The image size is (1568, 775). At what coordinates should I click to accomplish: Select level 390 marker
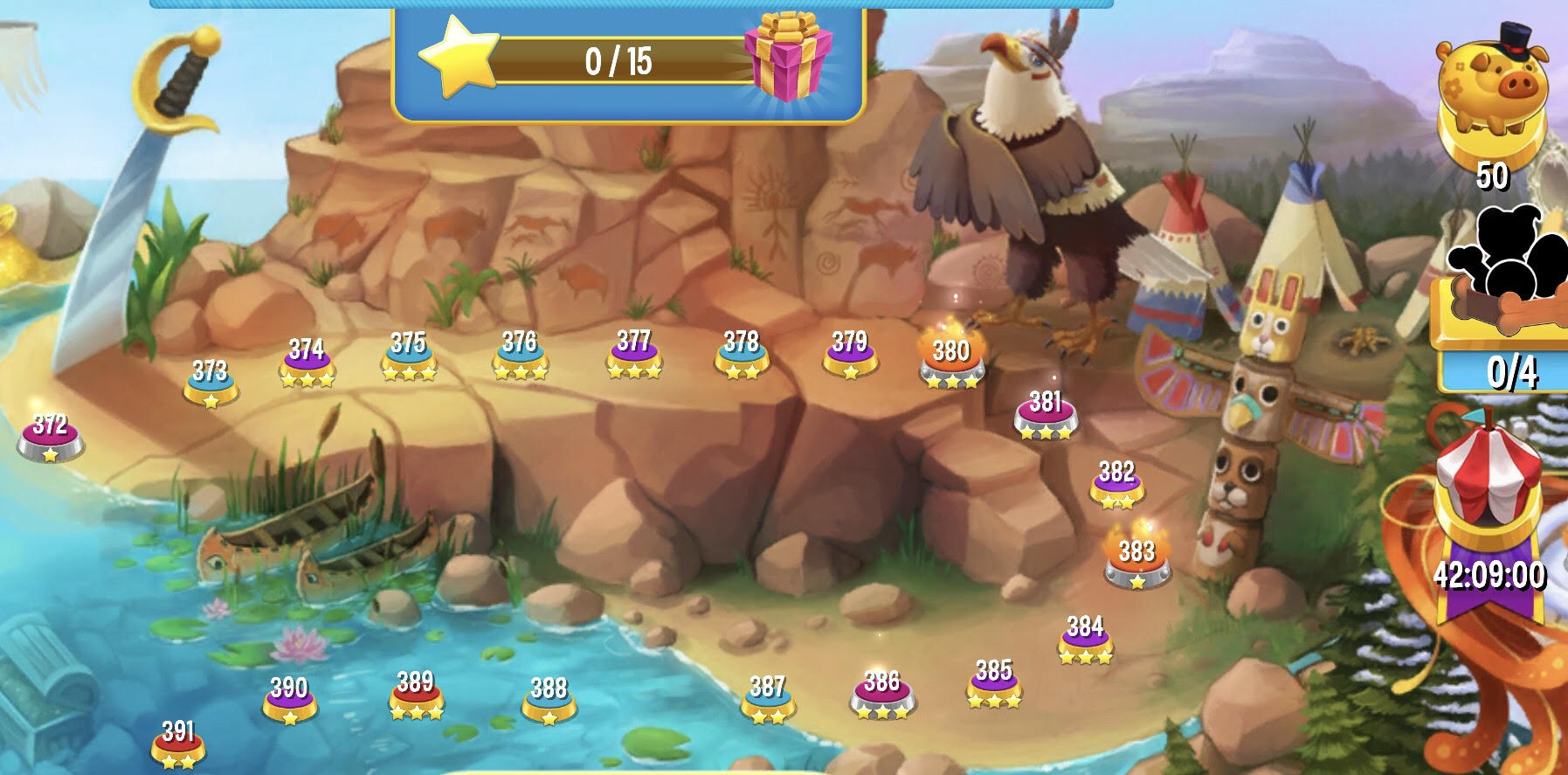click(x=289, y=698)
